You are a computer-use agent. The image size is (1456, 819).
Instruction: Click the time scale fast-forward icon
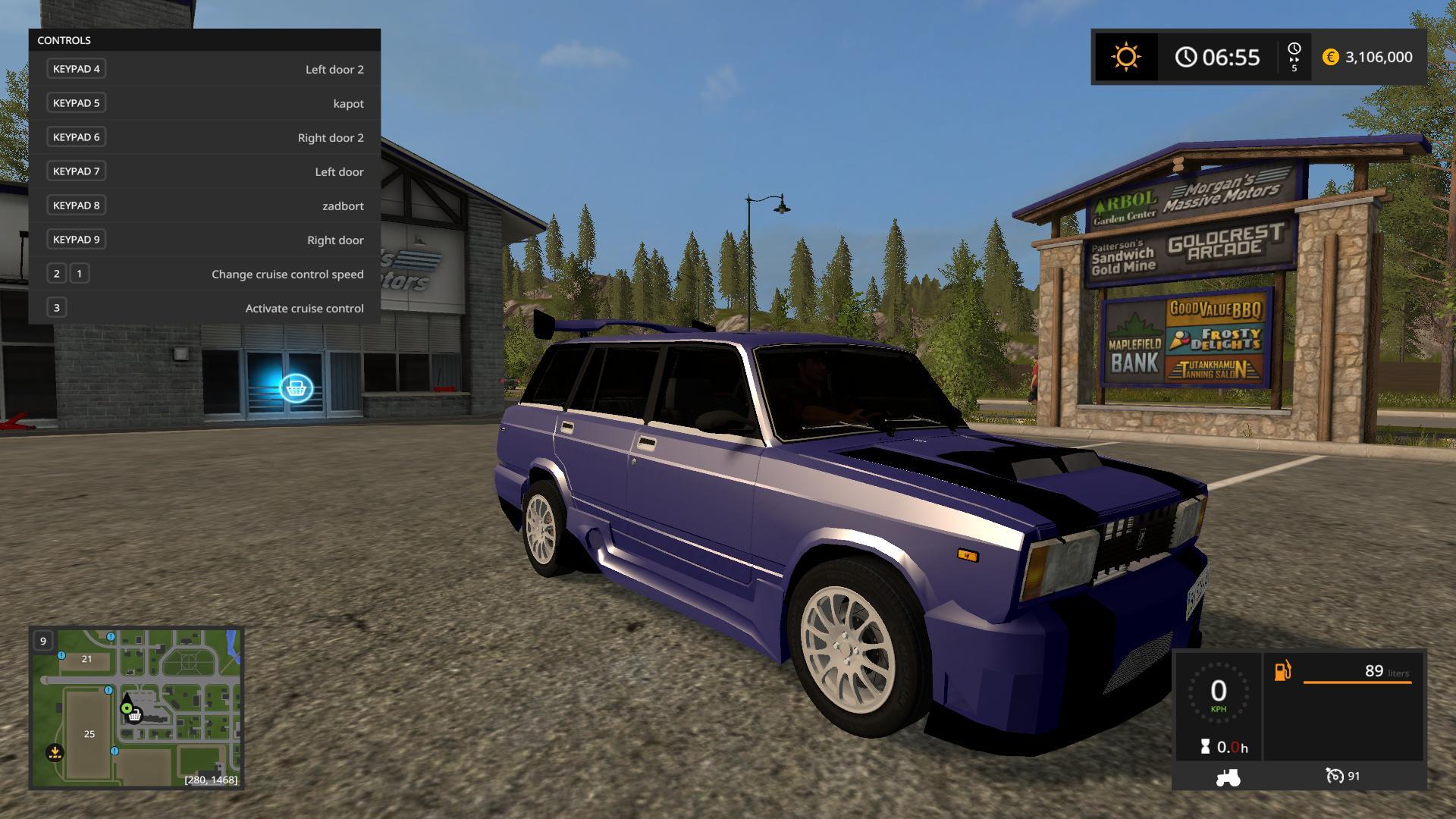(x=1294, y=57)
